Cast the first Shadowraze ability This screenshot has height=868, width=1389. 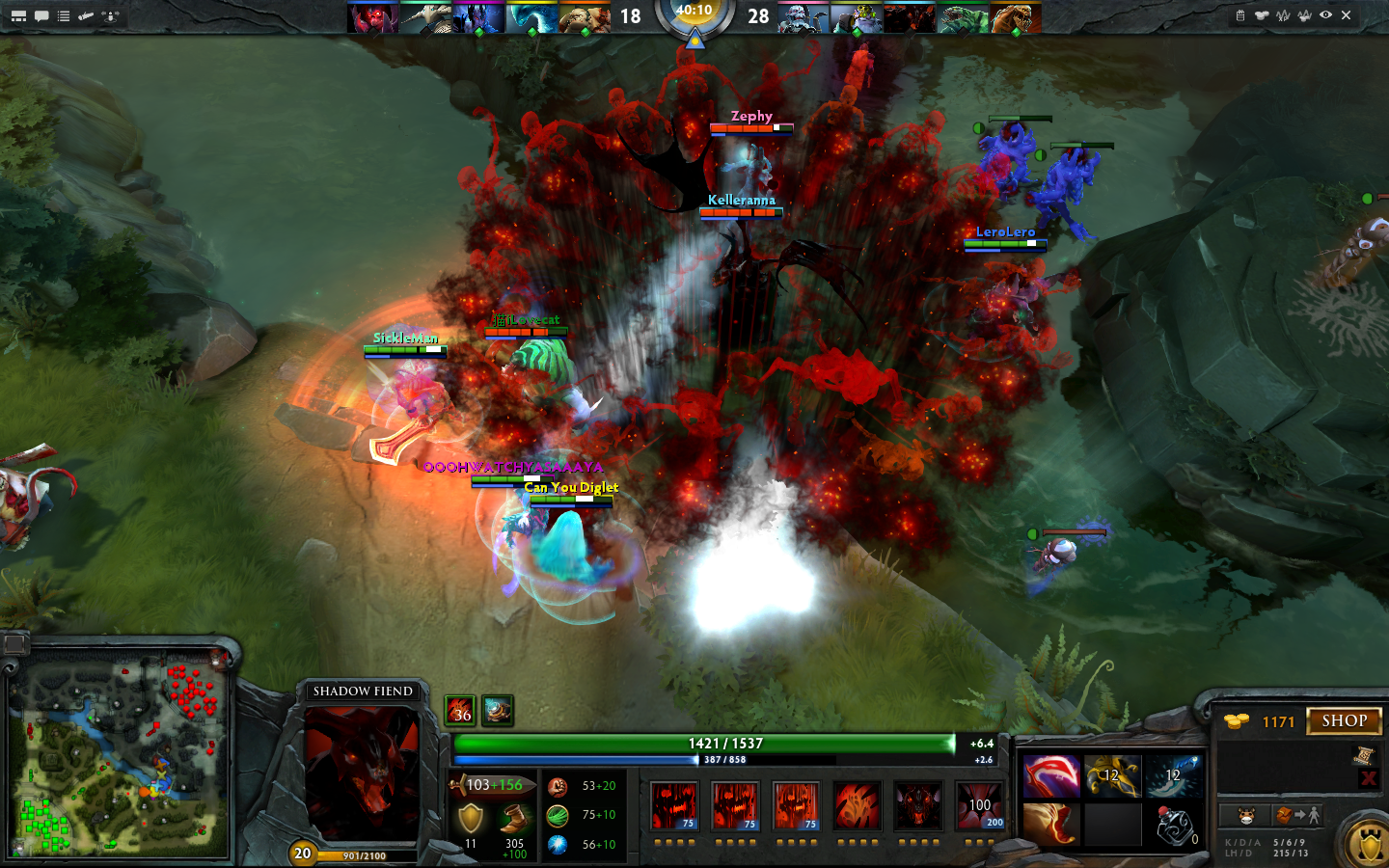(673, 806)
